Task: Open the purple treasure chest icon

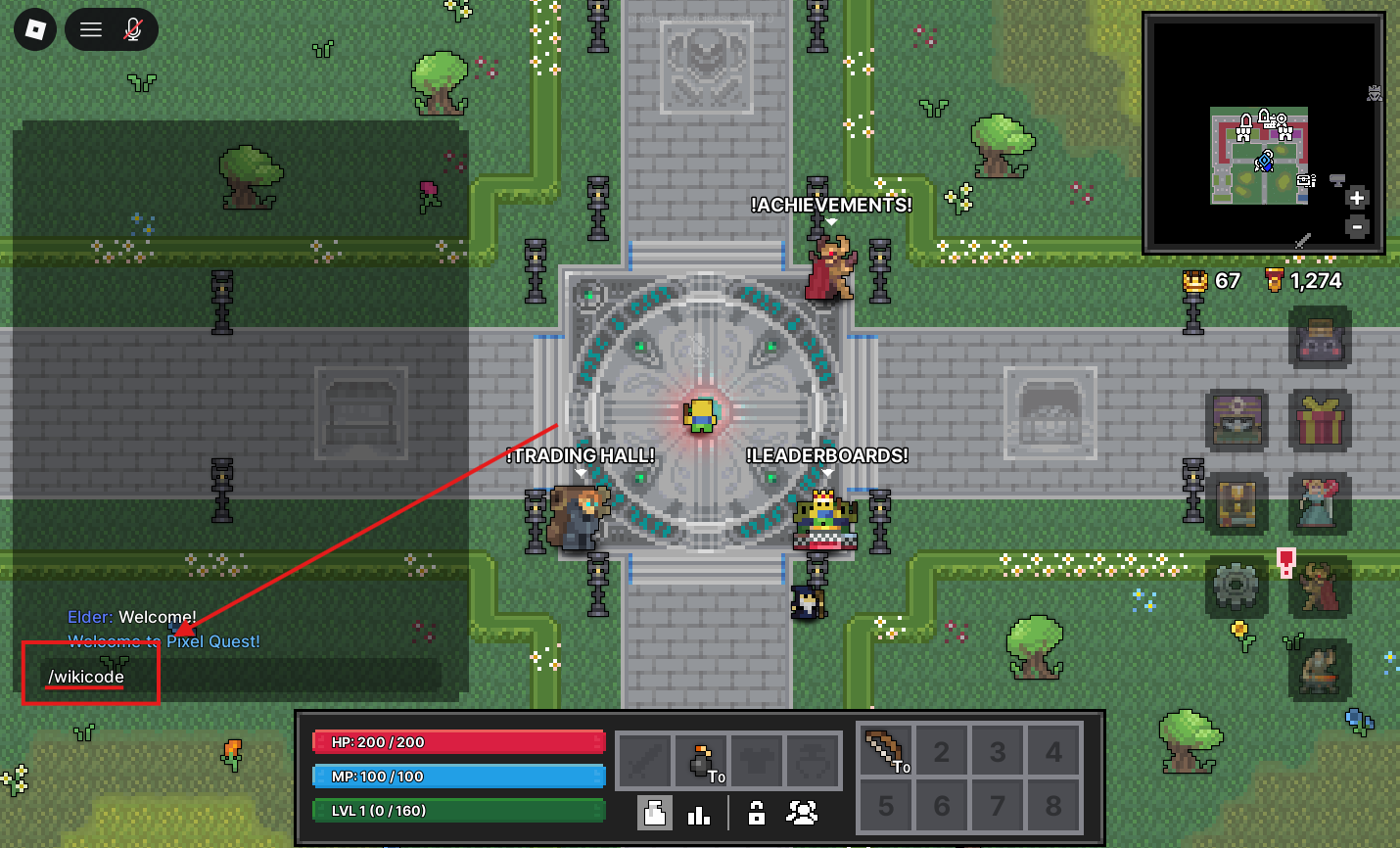Action: [1237, 419]
